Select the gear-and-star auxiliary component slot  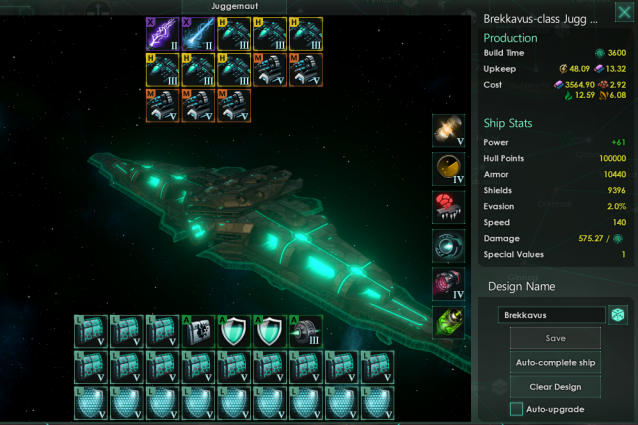pyautogui.click(x=198, y=331)
